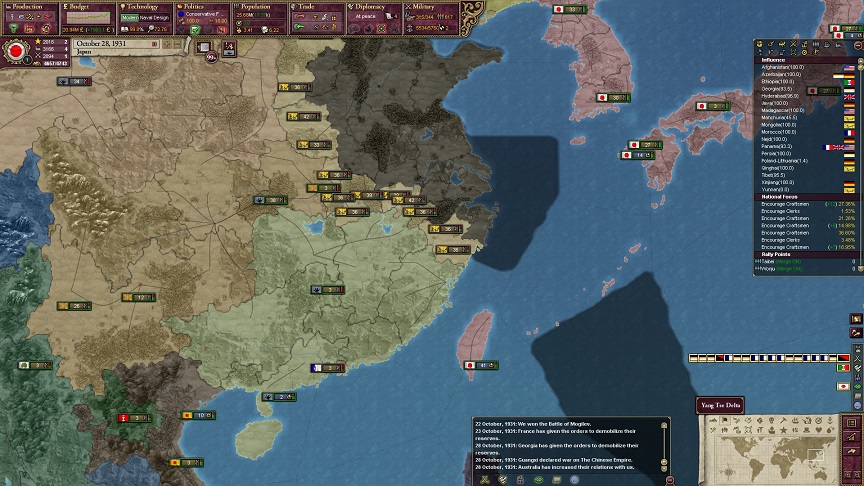
Task: Click the Yang Tse Delta region label
Action: pos(720,405)
